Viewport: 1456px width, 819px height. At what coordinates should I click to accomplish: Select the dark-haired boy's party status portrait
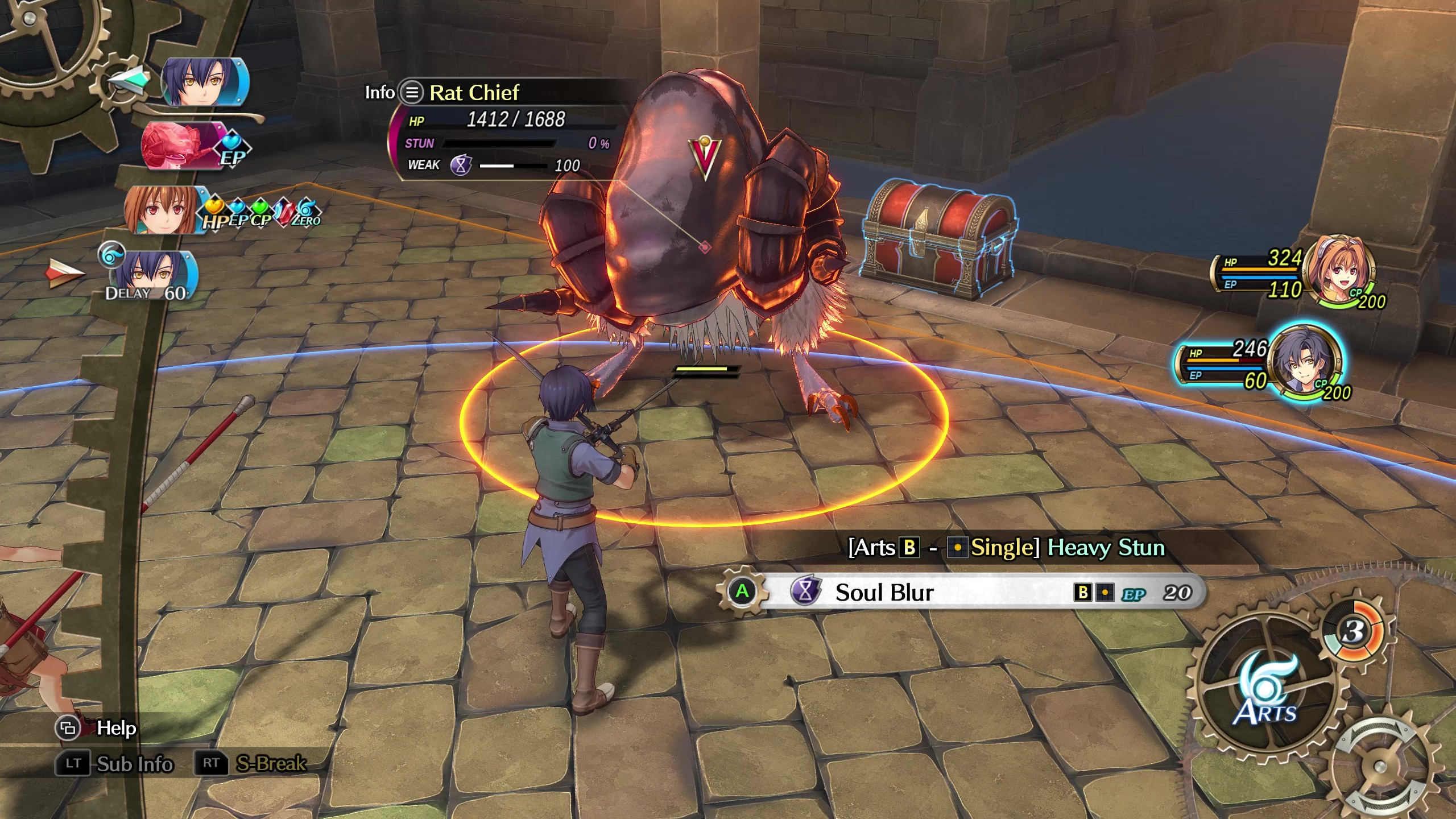tap(1306, 361)
